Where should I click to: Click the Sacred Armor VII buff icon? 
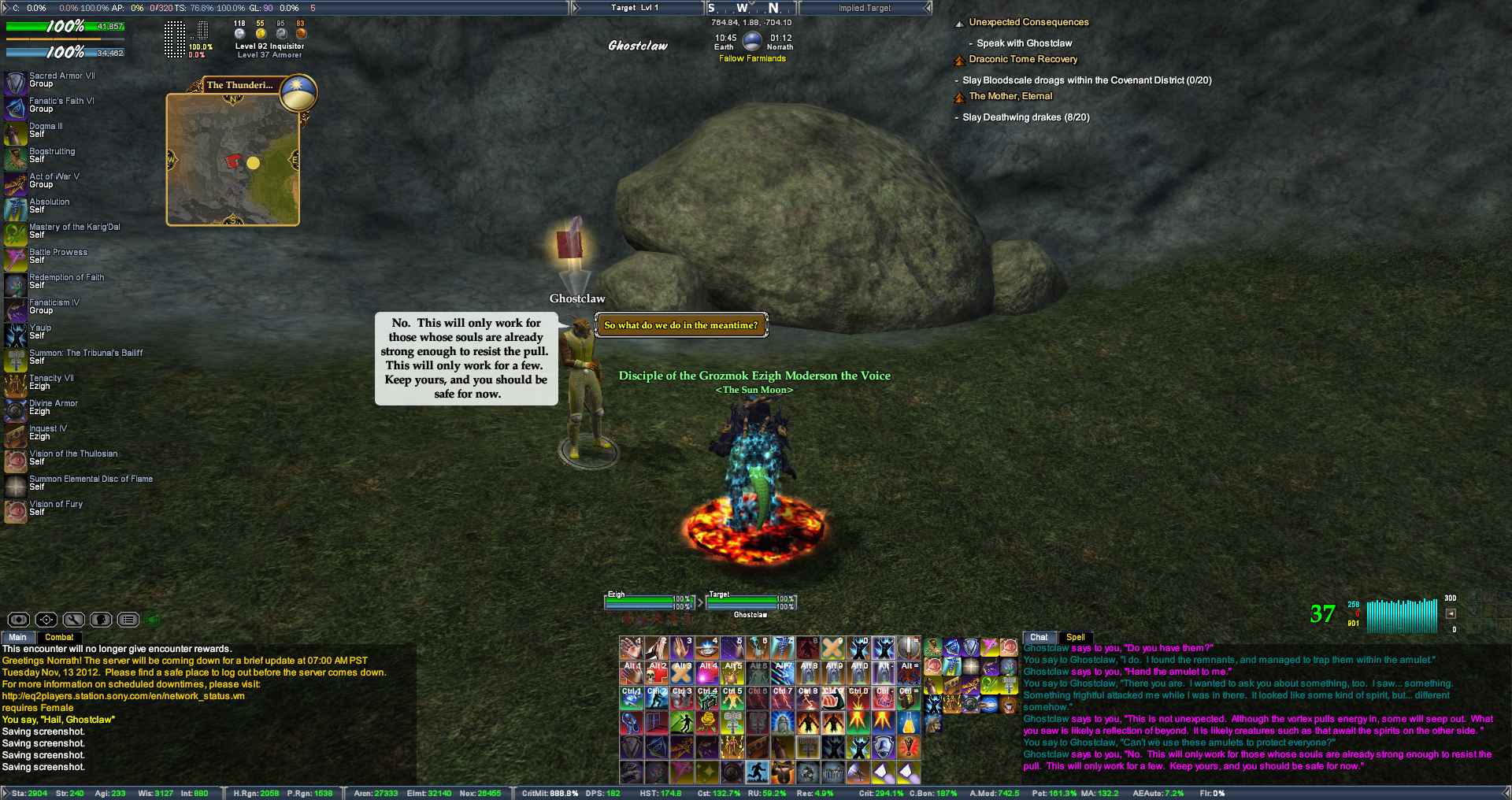[16, 83]
